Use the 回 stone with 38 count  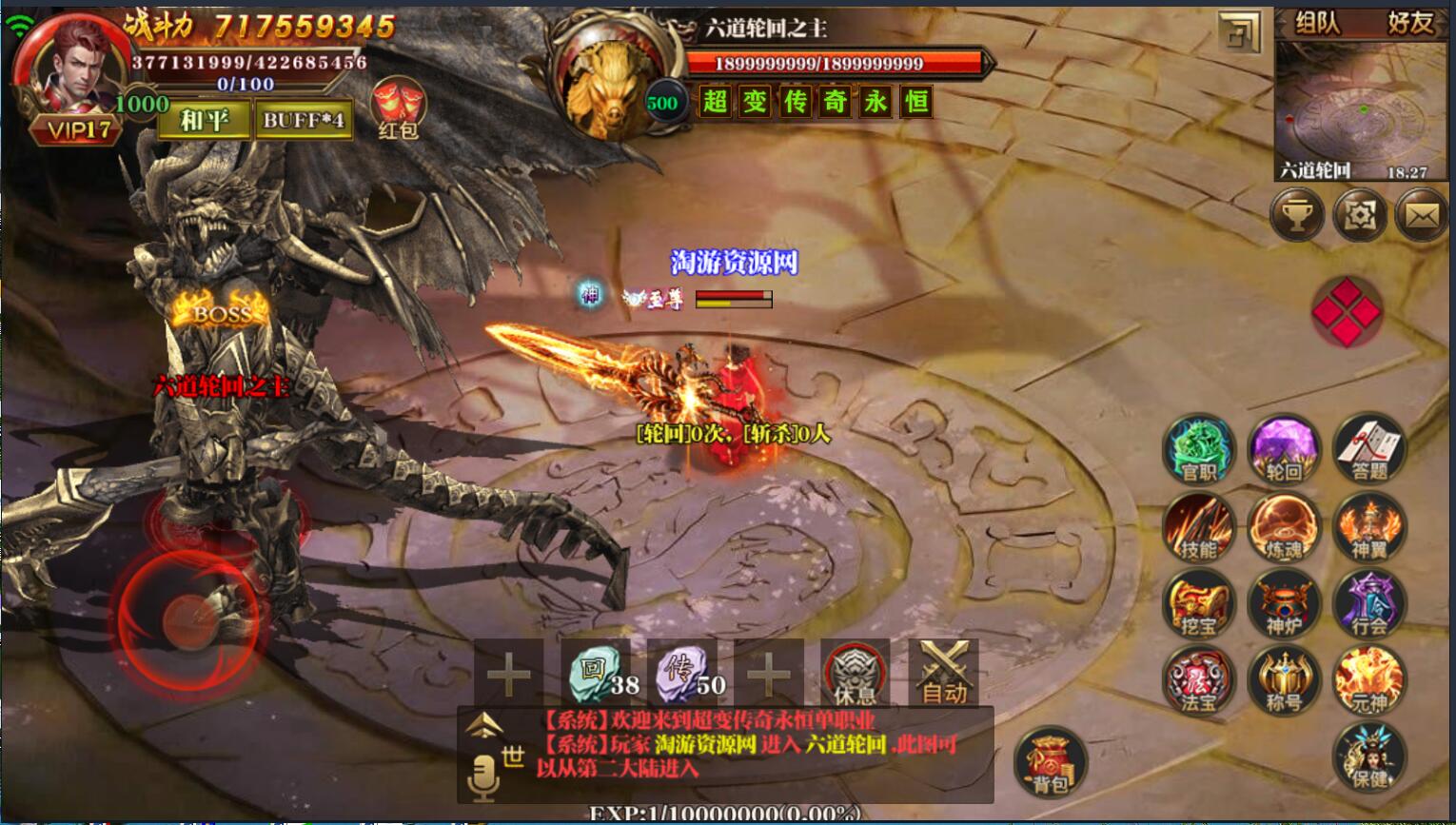596,673
